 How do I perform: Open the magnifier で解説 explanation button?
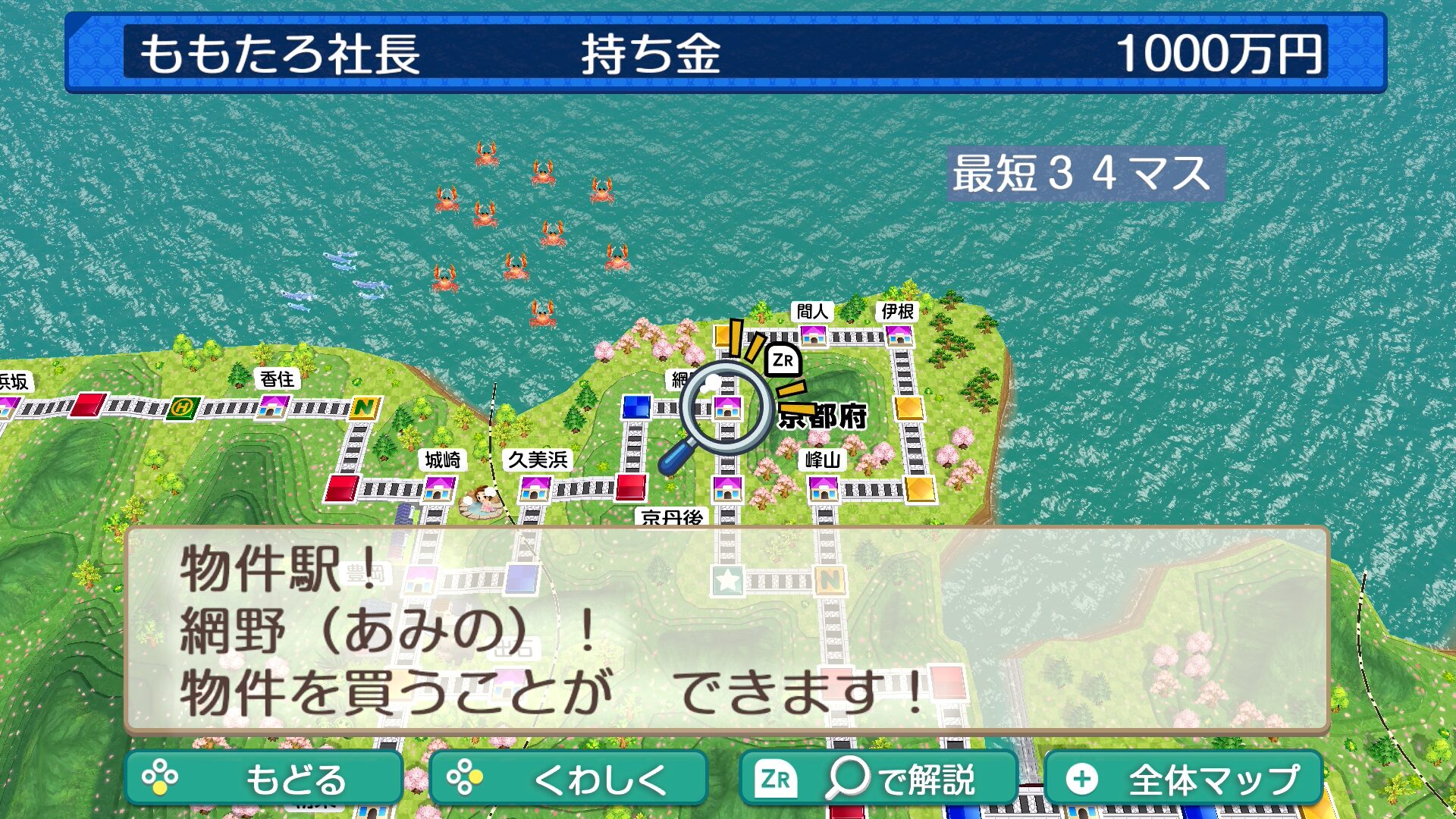tap(878, 778)
